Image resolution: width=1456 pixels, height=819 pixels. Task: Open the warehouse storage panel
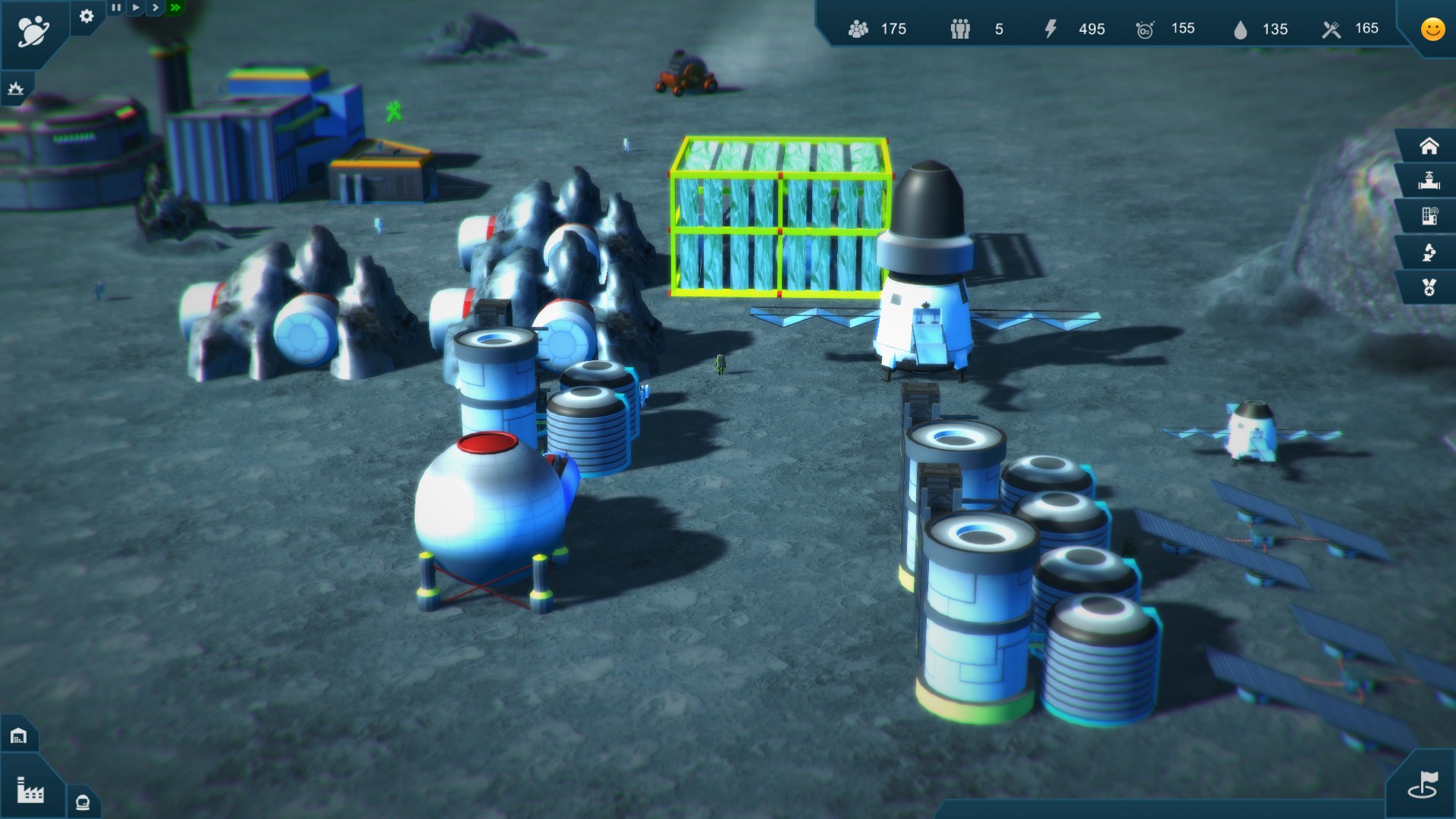point(19,736)
